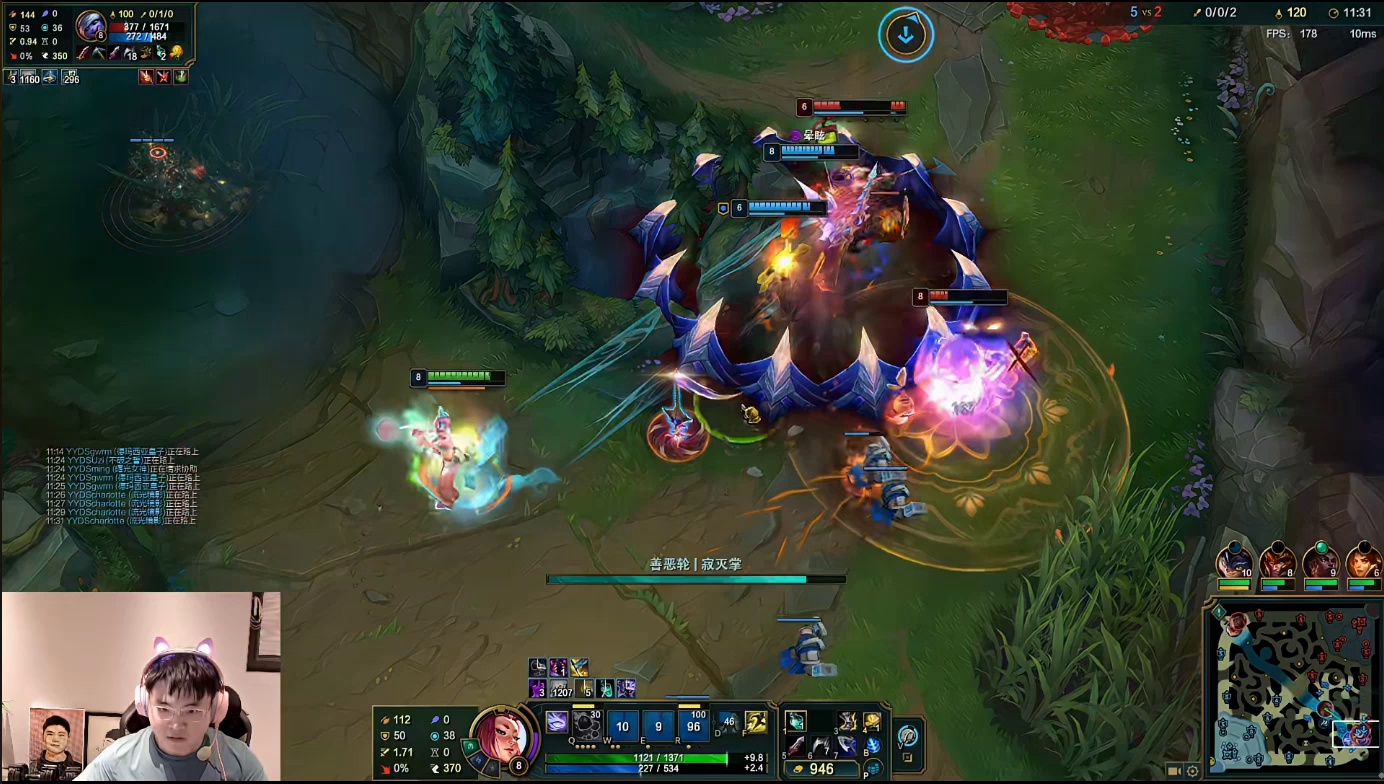Open the minimap settings gear
This screenshot has height=784, width=1384.
(x=1192, y=771)
